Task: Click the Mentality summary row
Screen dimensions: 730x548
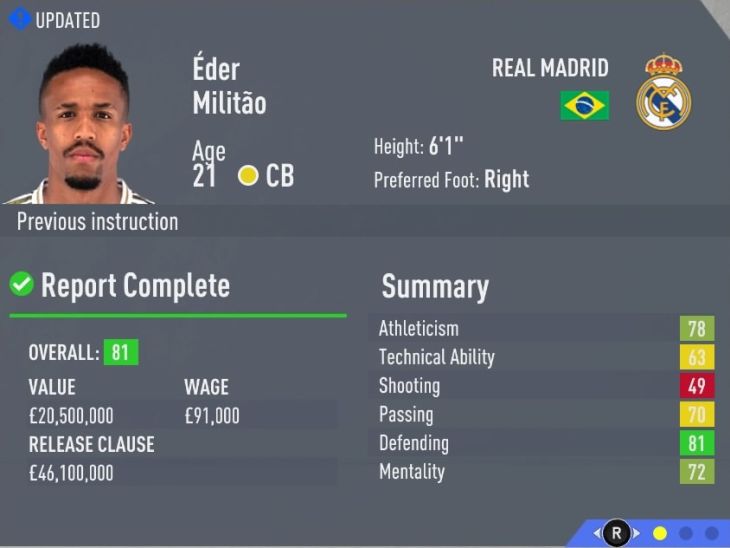Action: click(x=545, y=472)
